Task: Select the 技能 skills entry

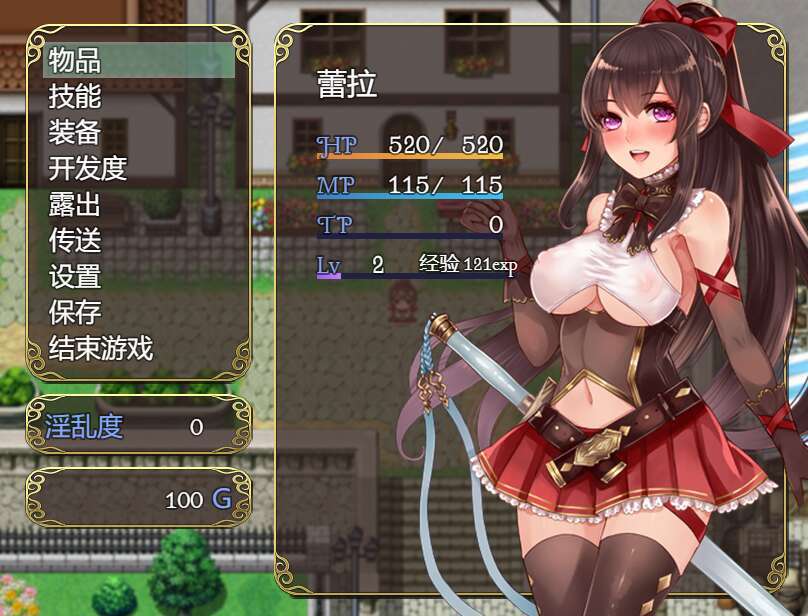Action: [76, 96]
